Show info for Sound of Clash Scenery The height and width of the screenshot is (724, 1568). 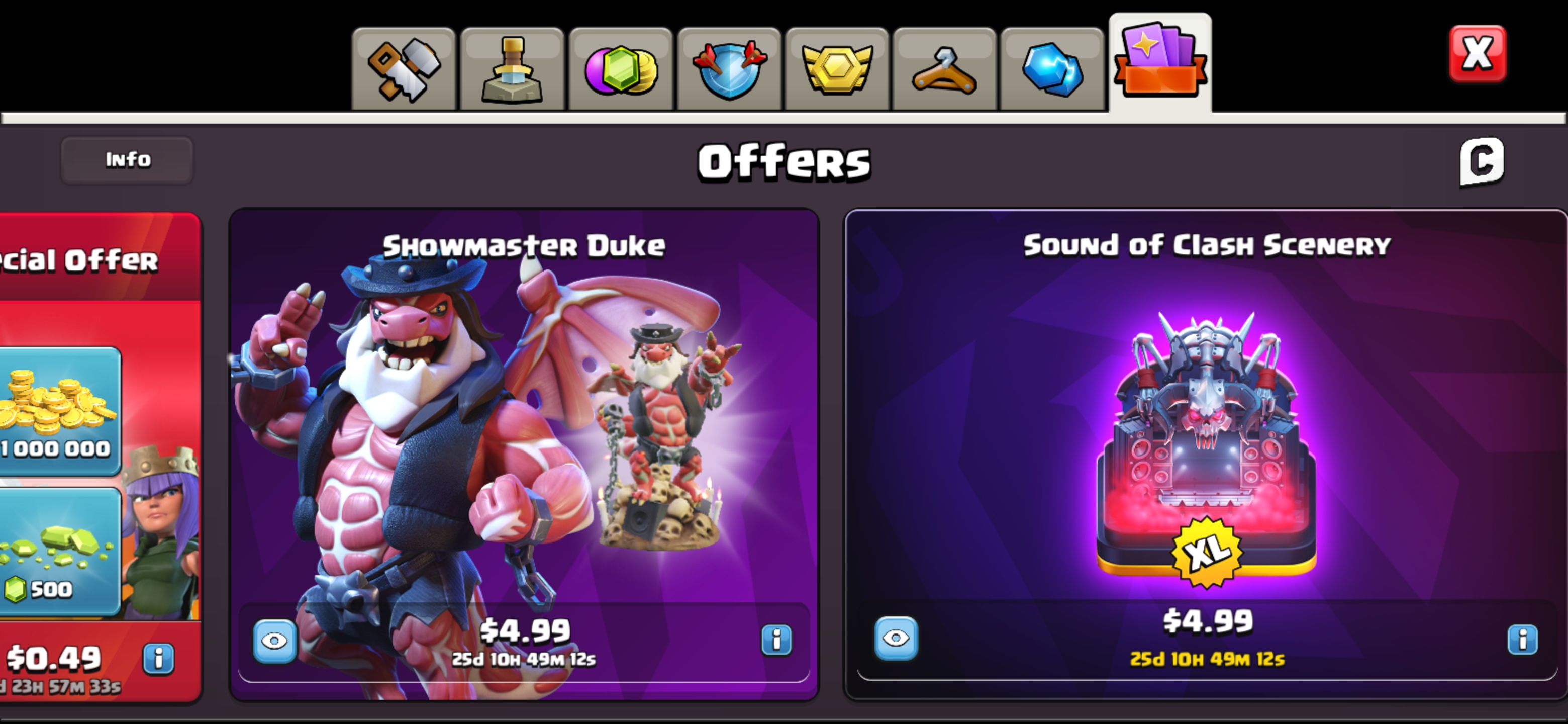pos(1522,640)
